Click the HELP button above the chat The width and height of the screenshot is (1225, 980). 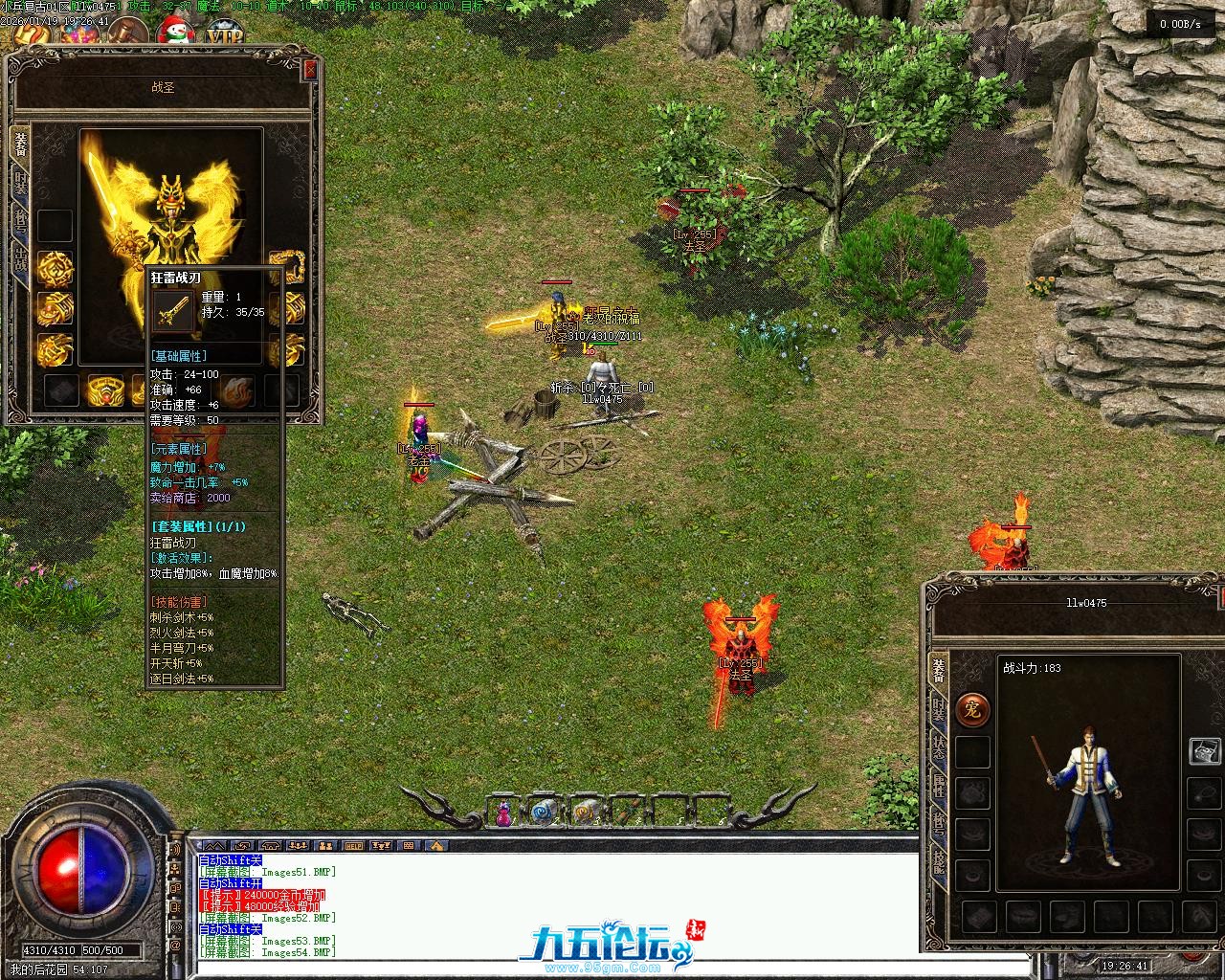coord(354,846)
